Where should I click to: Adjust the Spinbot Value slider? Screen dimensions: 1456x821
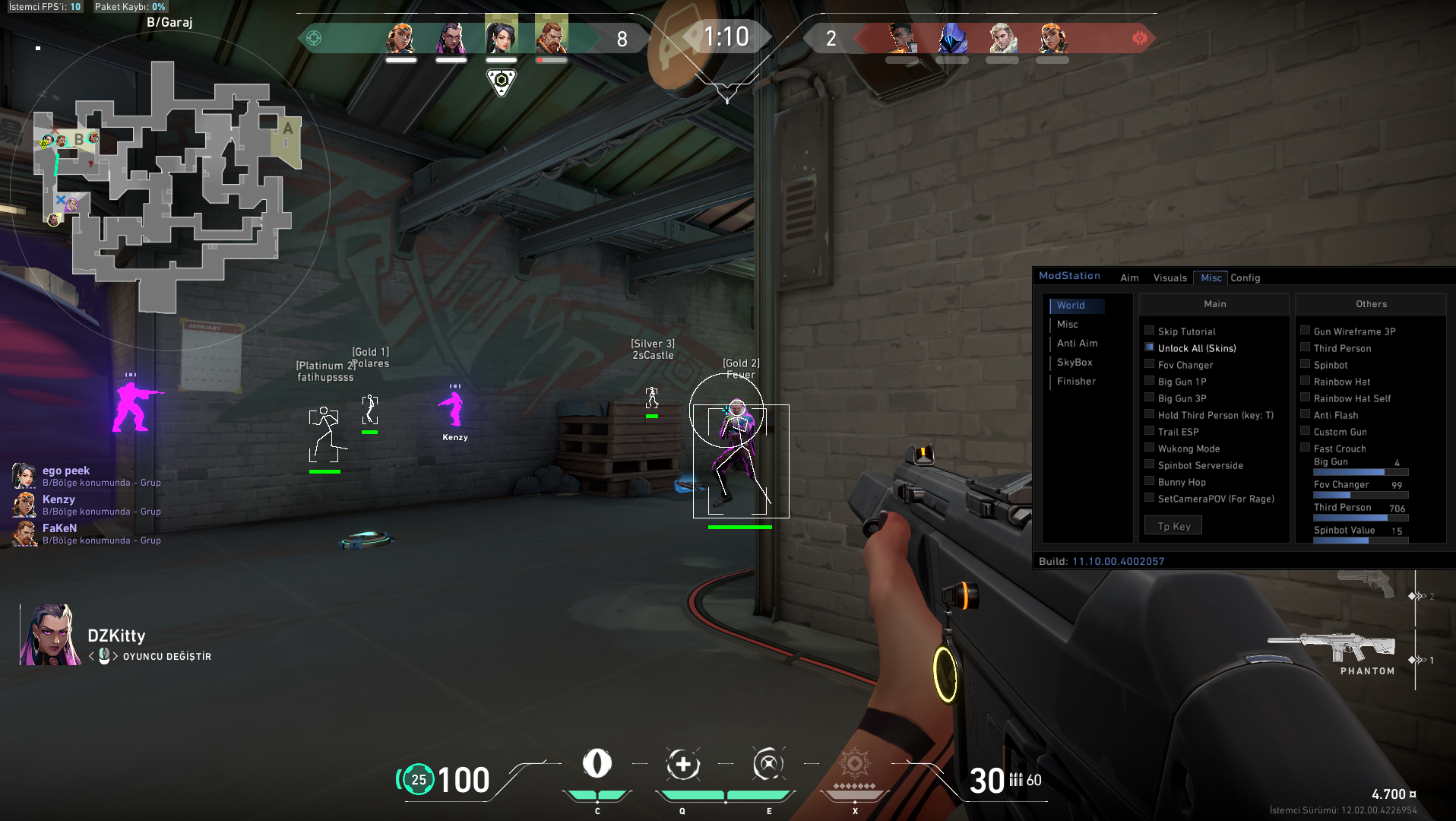coord(1360,540)
